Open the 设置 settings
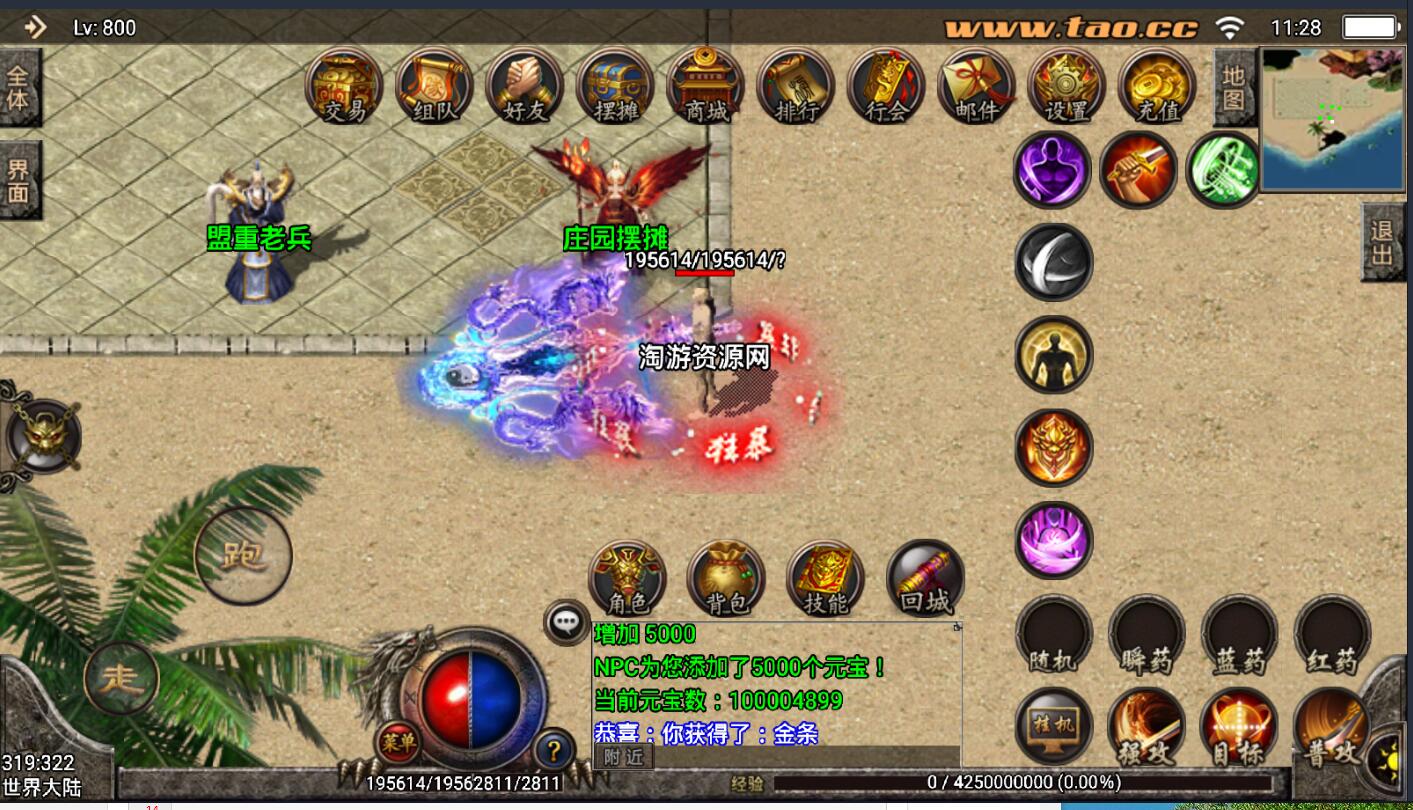 (1066, 86)
